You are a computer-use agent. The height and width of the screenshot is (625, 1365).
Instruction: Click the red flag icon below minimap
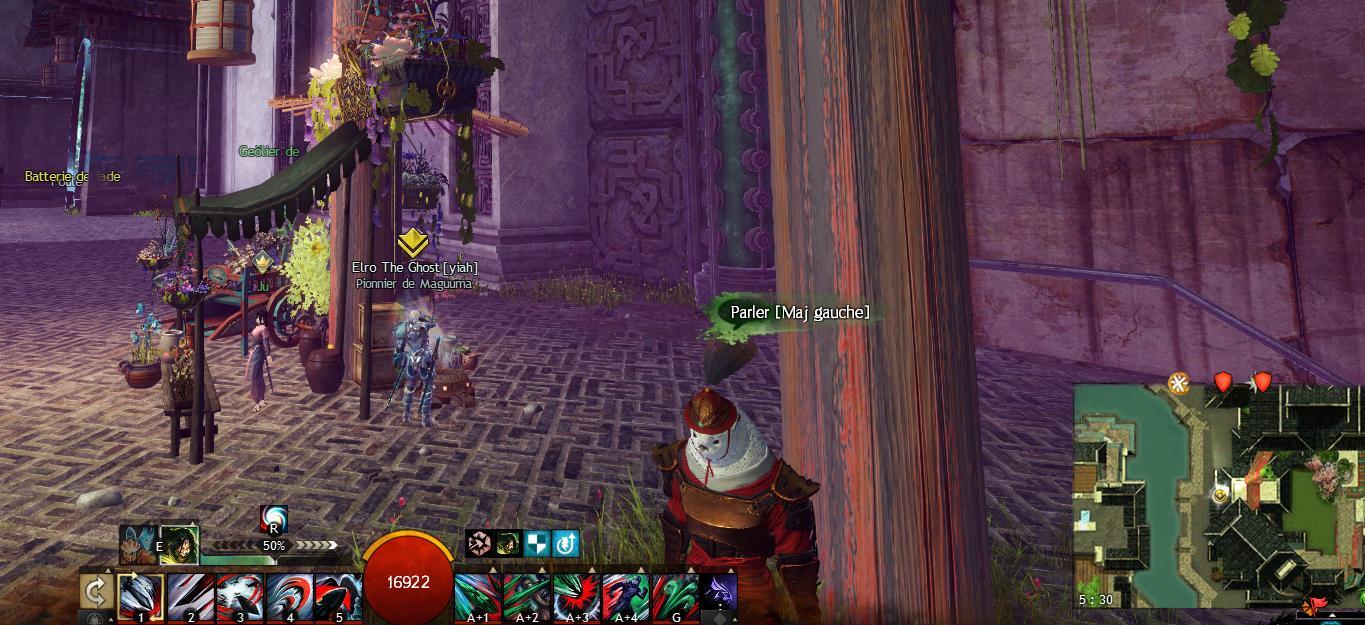click(x=1316, y=604)
